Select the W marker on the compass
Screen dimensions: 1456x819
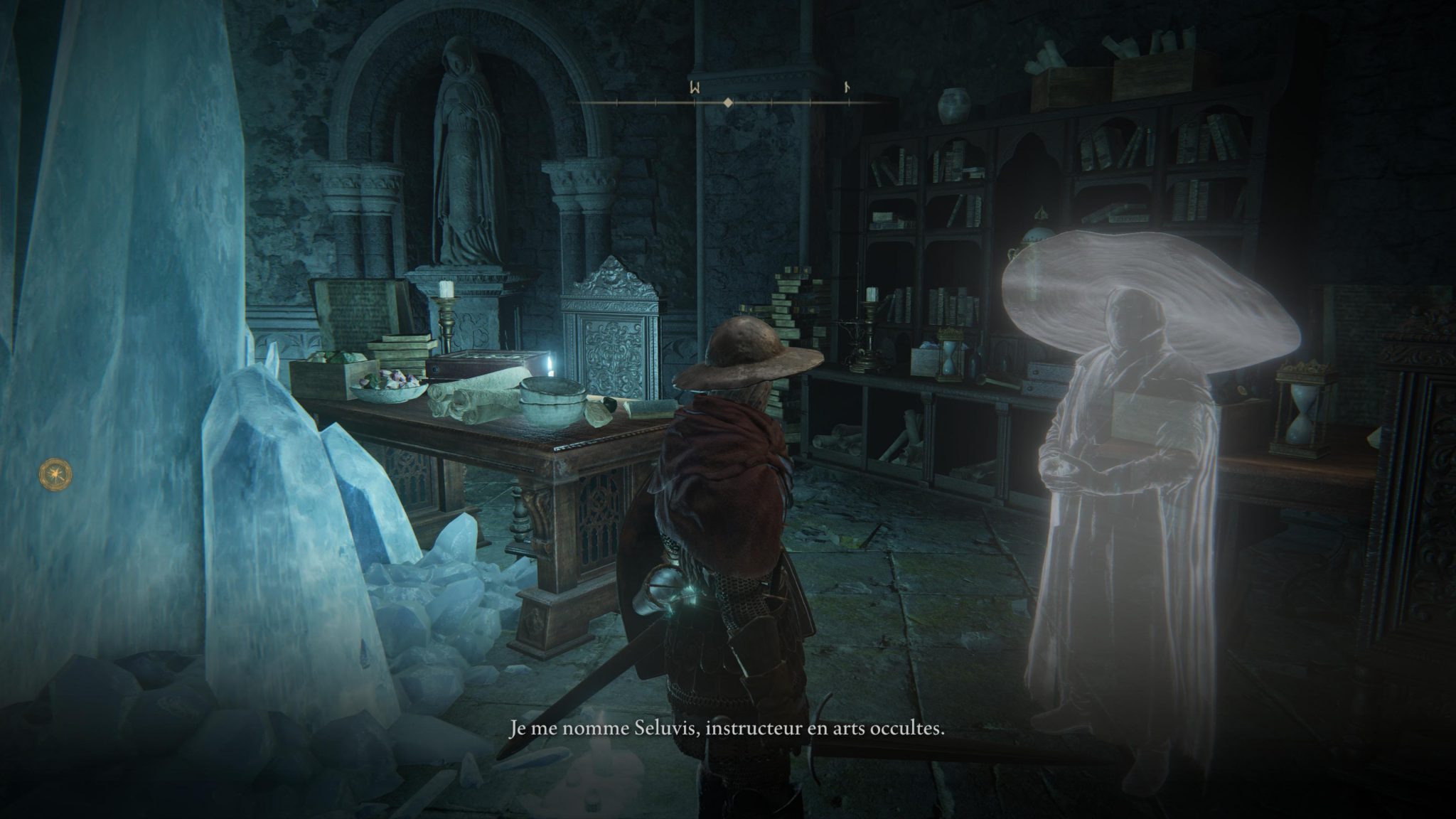tap(695, 87)
